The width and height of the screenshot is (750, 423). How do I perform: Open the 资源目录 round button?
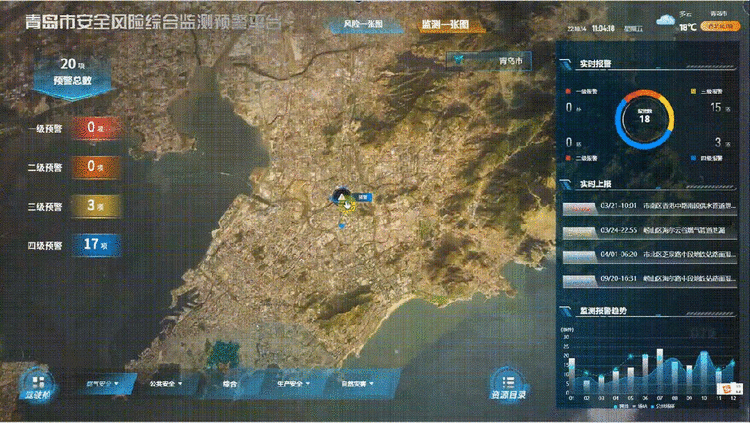[x=508, y=385]
